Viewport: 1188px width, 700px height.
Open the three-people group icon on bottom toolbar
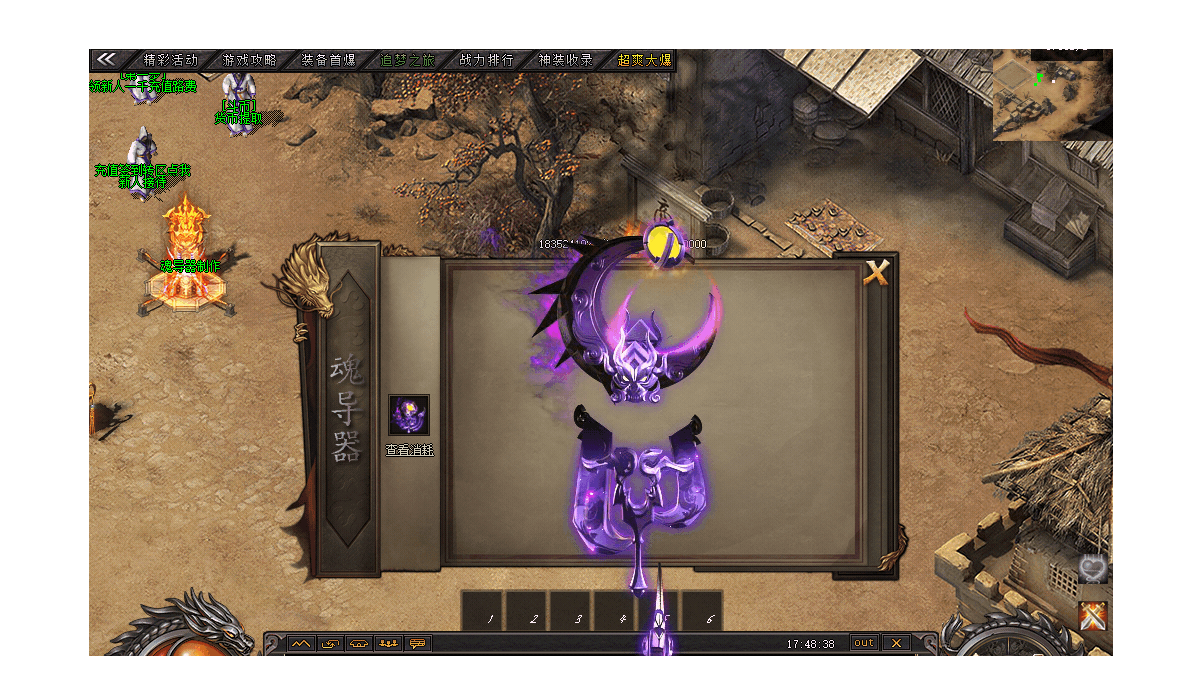tap(388, 643)
